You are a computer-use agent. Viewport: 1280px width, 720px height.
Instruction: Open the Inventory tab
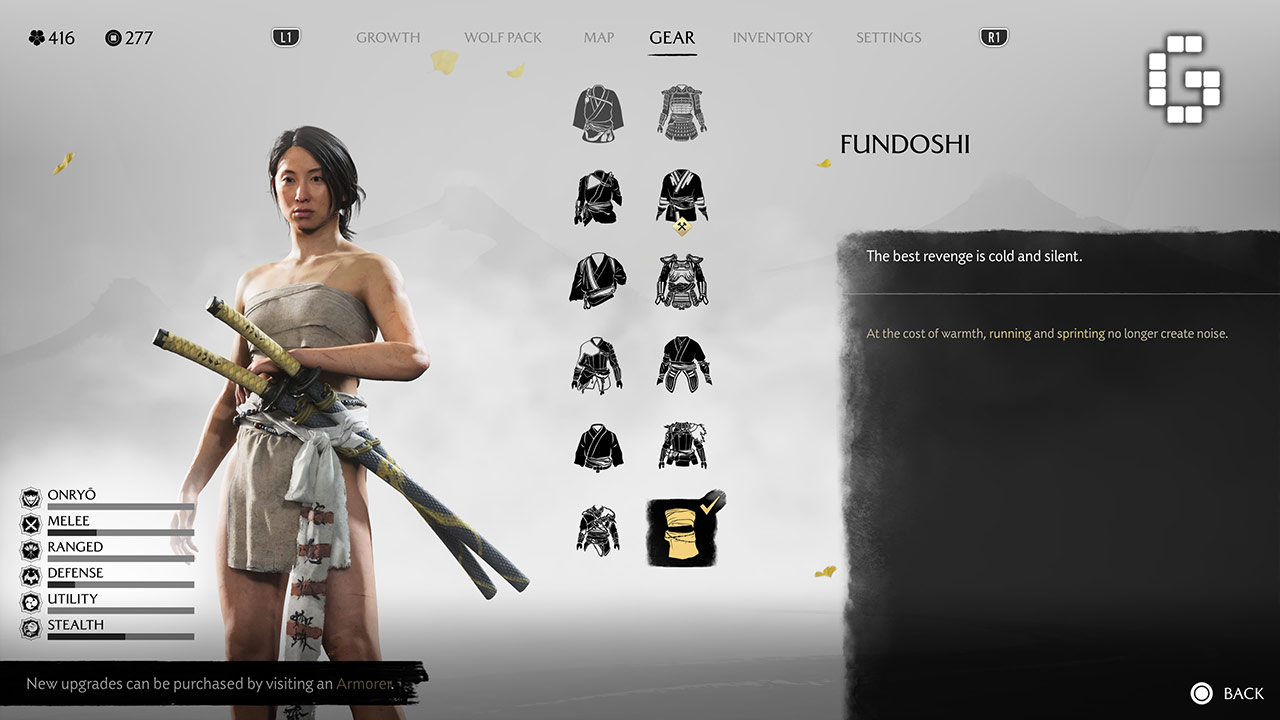pos(772,38)
